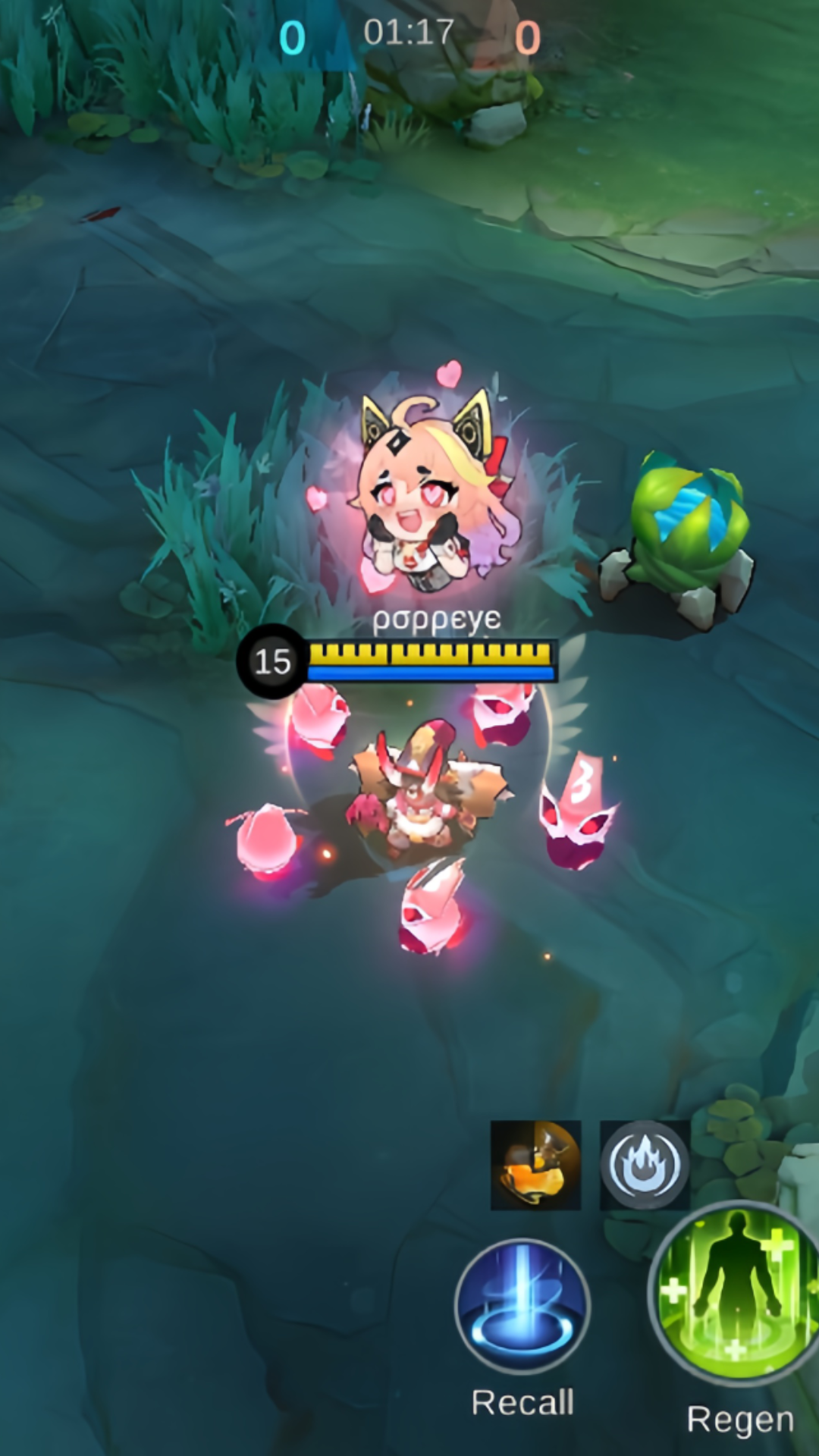Tap the golden equipment item icon
The image size is (819, 1456).
point(536,1166)
